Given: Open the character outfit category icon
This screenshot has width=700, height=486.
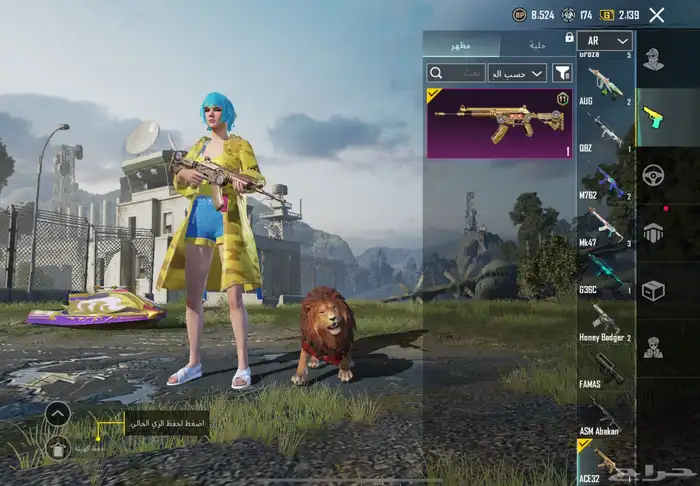Looking at the screenshot, I should 653,59.
